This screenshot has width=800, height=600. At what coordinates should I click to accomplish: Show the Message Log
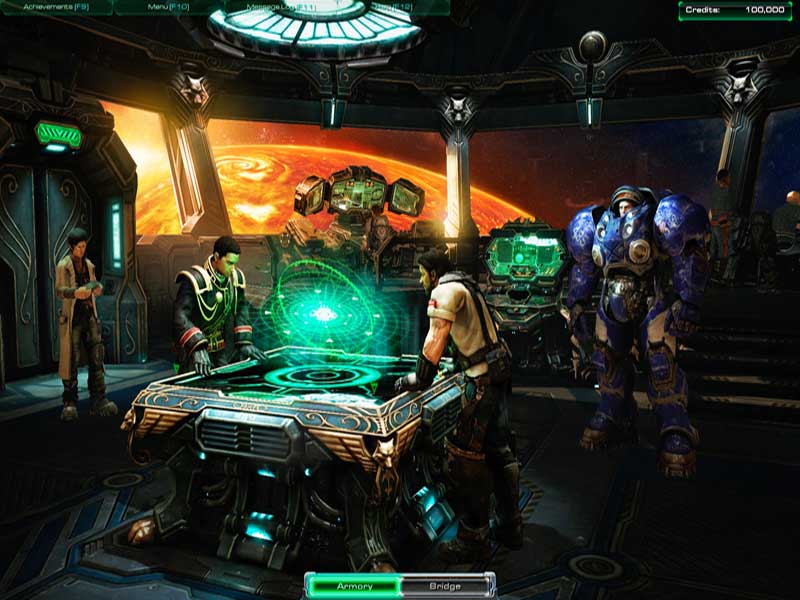coord(279,6)
